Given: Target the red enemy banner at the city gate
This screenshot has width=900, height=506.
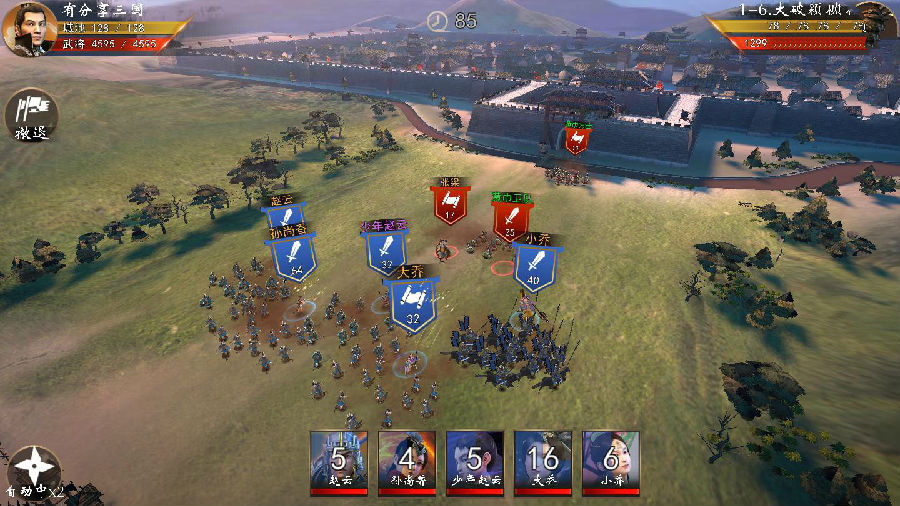Looking at the screenshot, I should 576,139.
